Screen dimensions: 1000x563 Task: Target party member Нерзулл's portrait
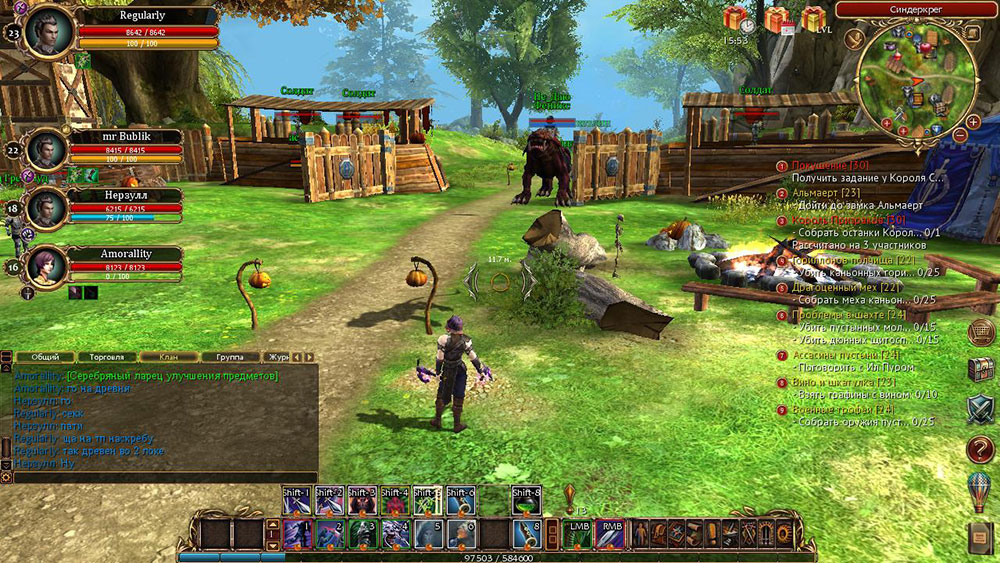(x=47, y=207)
